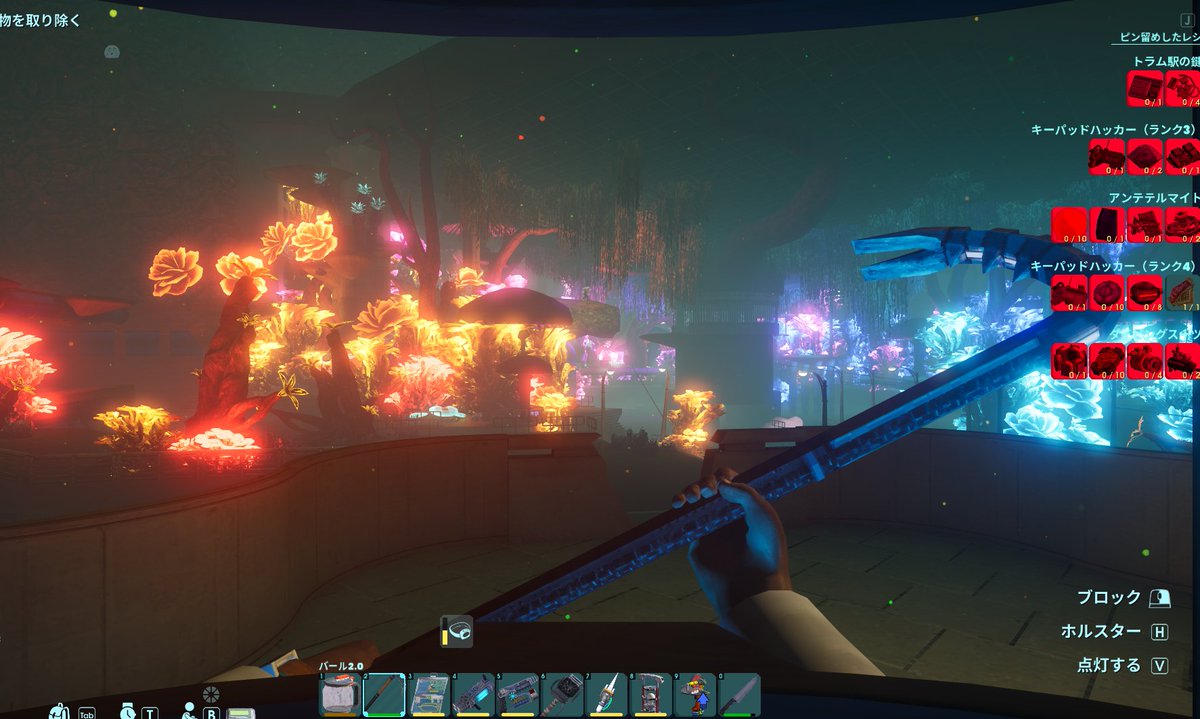This screenshot has width=1200, height=719.
Task: Equip the kitchen knife in slot 0
Action: pyautogui.click(x=738, y=693)
